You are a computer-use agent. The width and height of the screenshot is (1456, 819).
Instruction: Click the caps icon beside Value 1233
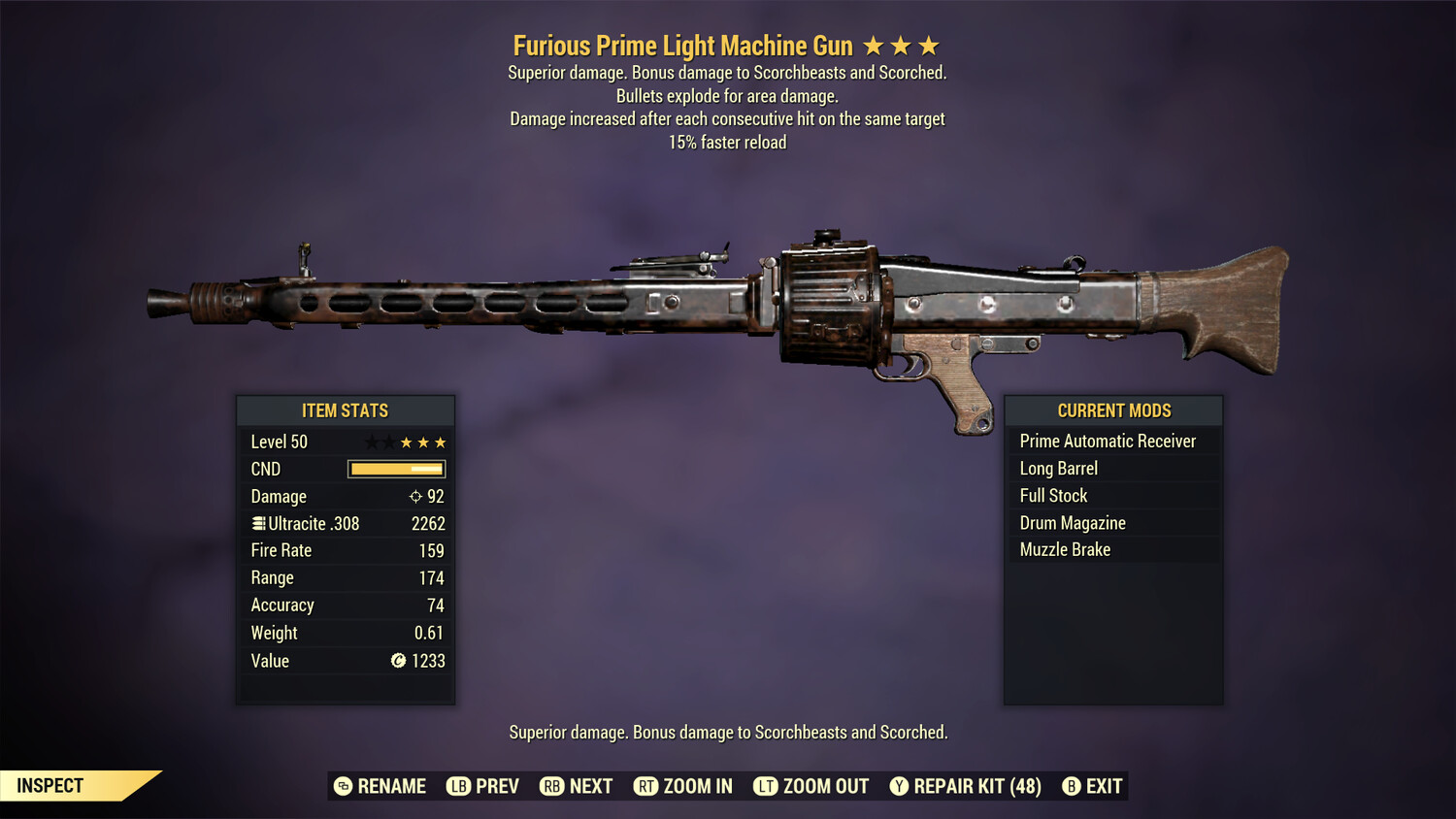396,661
